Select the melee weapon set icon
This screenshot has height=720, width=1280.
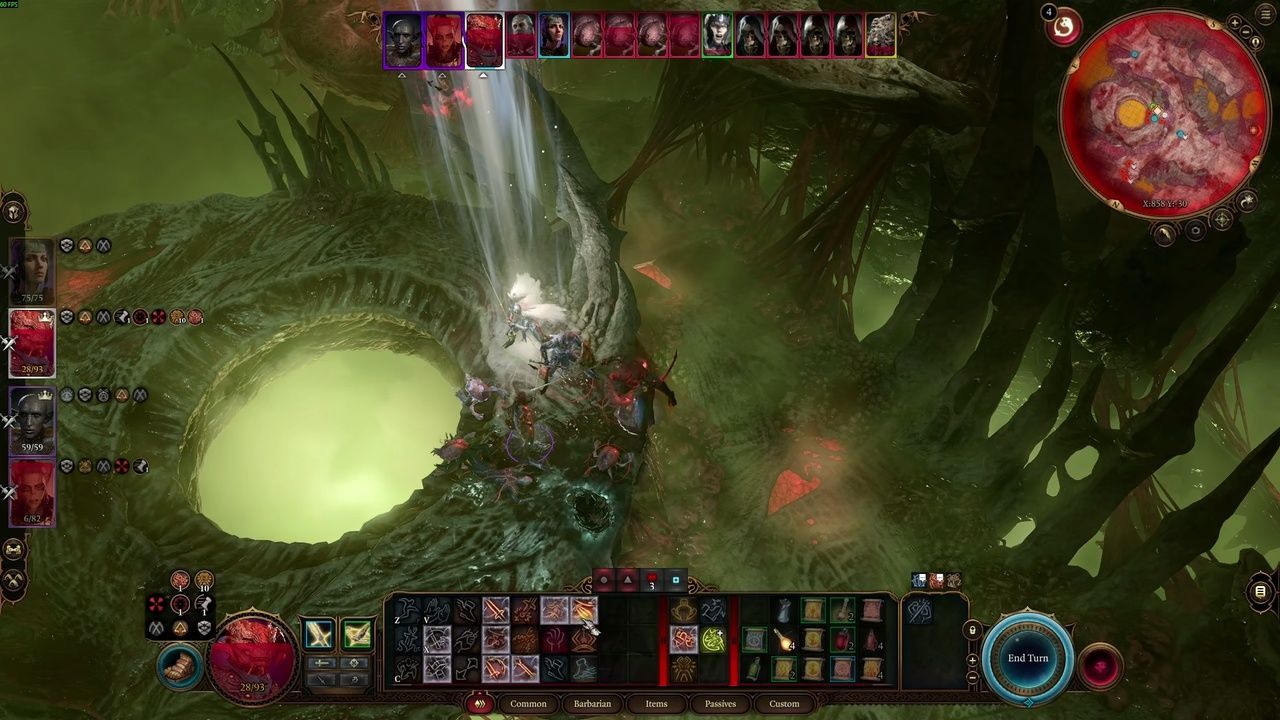coord(319,634)
